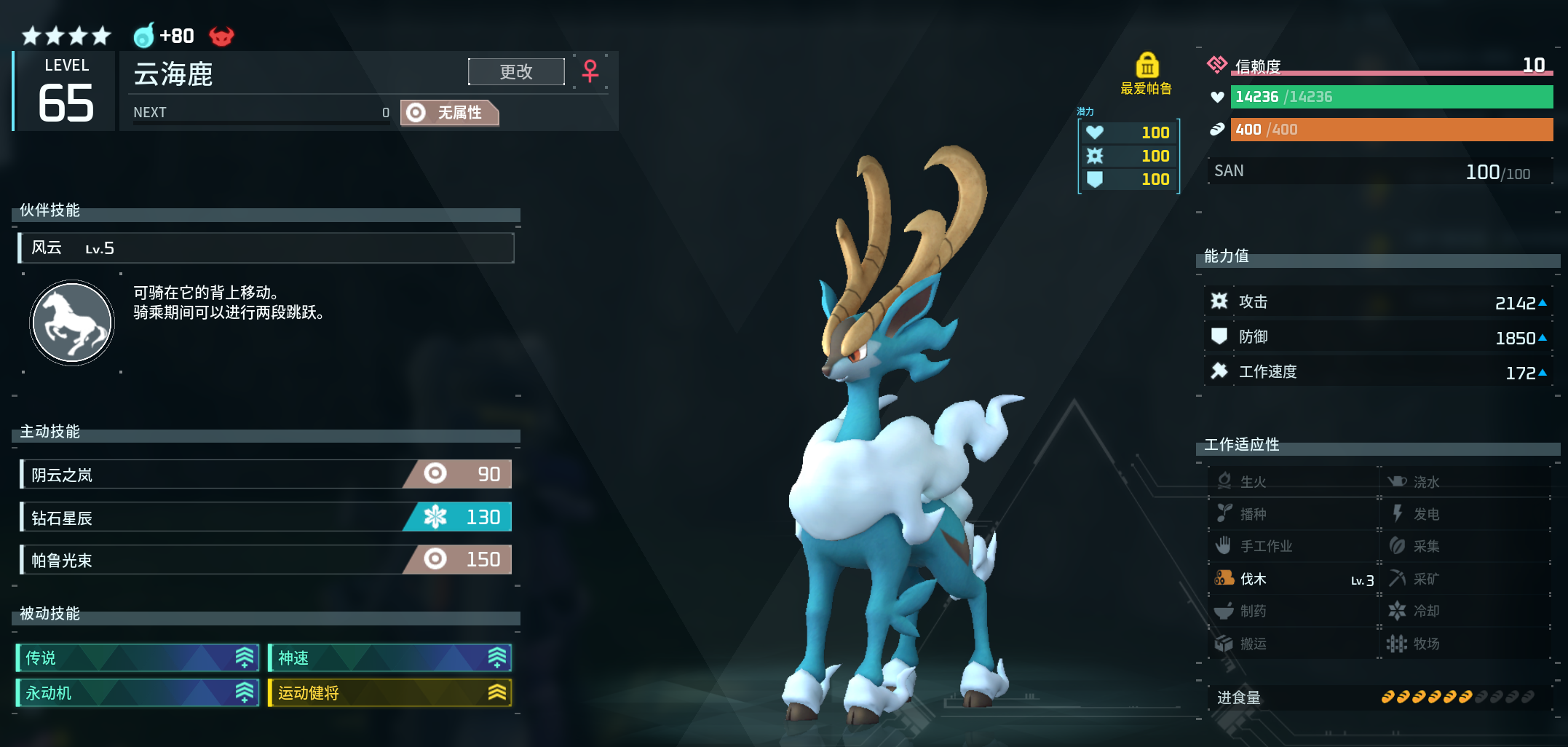Viewport: 1568px width, 747px height.
Task: Choose the 钻石星辰 ice skill row
Action: [266, 518]
